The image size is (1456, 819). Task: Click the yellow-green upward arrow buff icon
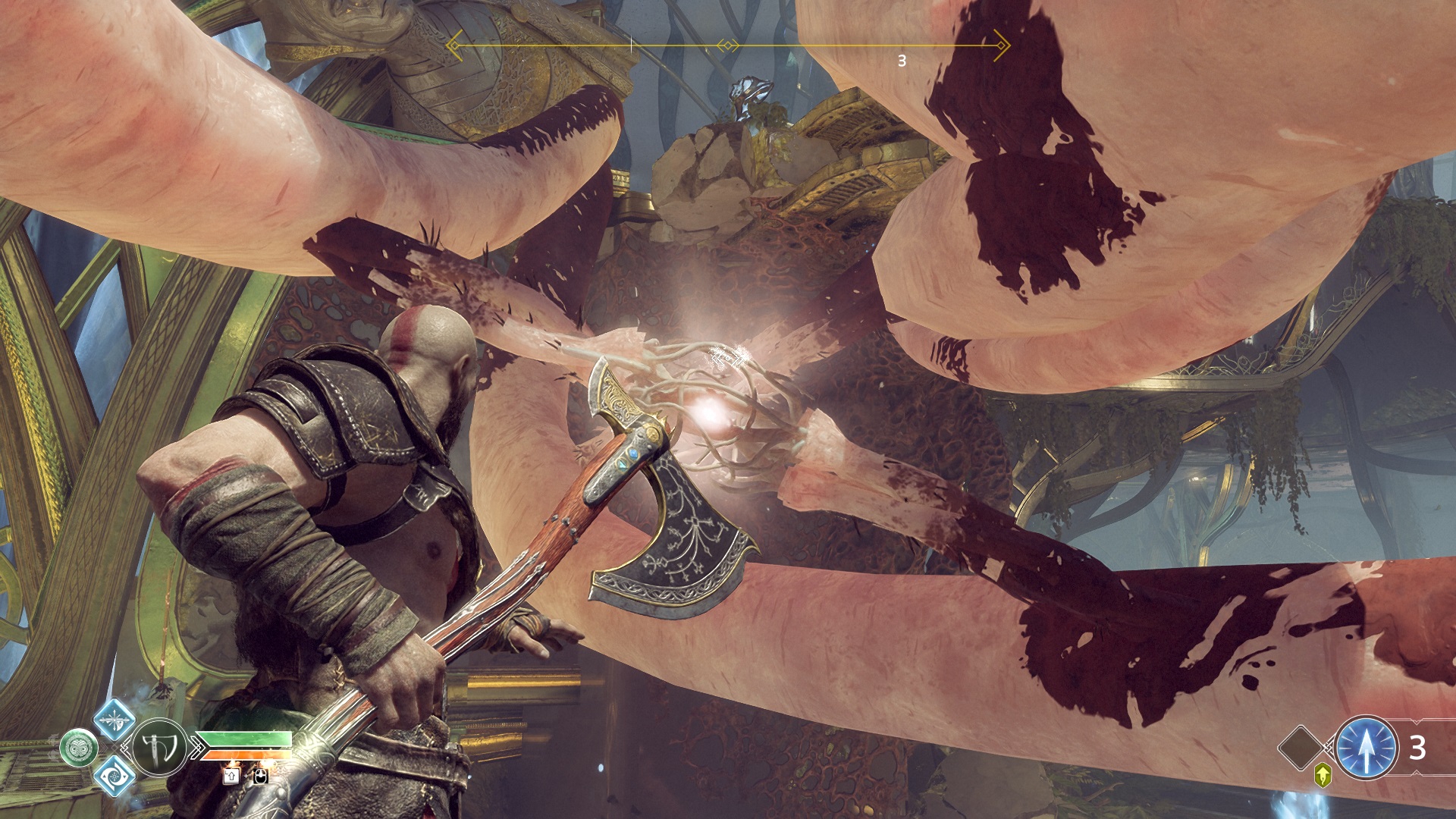click(x=1323, y=775)
